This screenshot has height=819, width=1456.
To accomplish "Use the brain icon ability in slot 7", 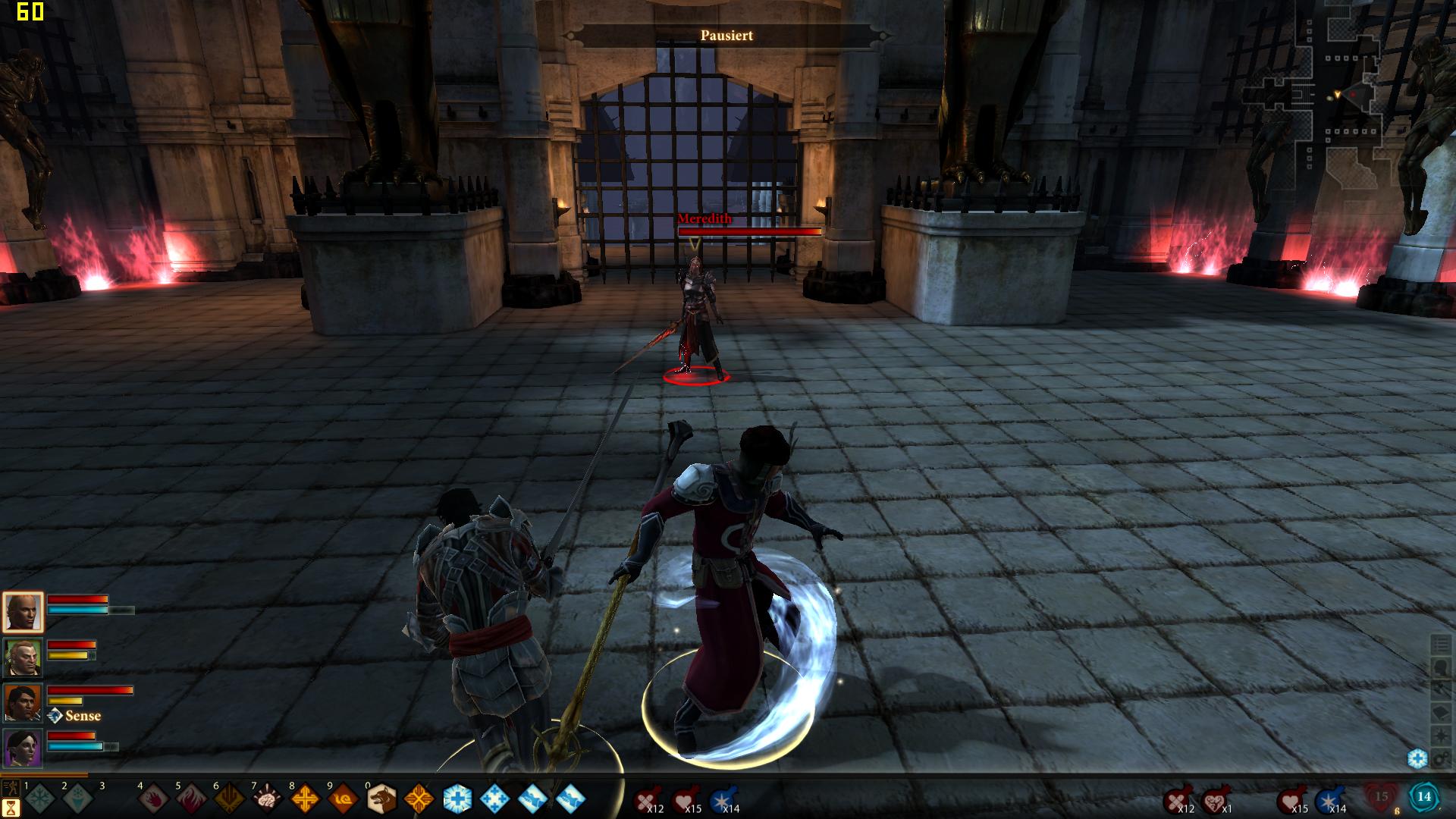I will [267, 799].
